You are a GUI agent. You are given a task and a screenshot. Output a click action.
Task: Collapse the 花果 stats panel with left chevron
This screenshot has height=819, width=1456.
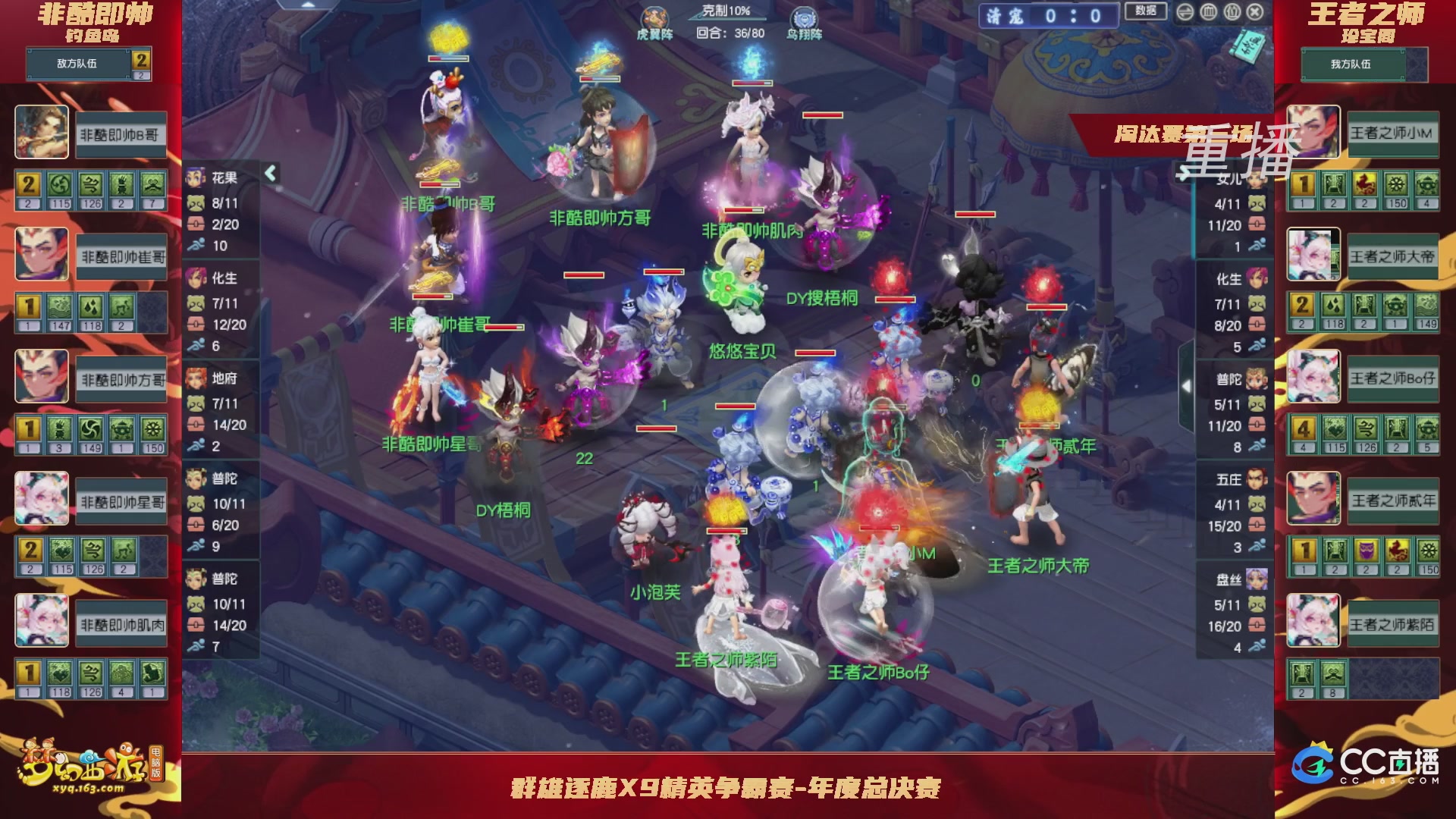tap(269, 173)
